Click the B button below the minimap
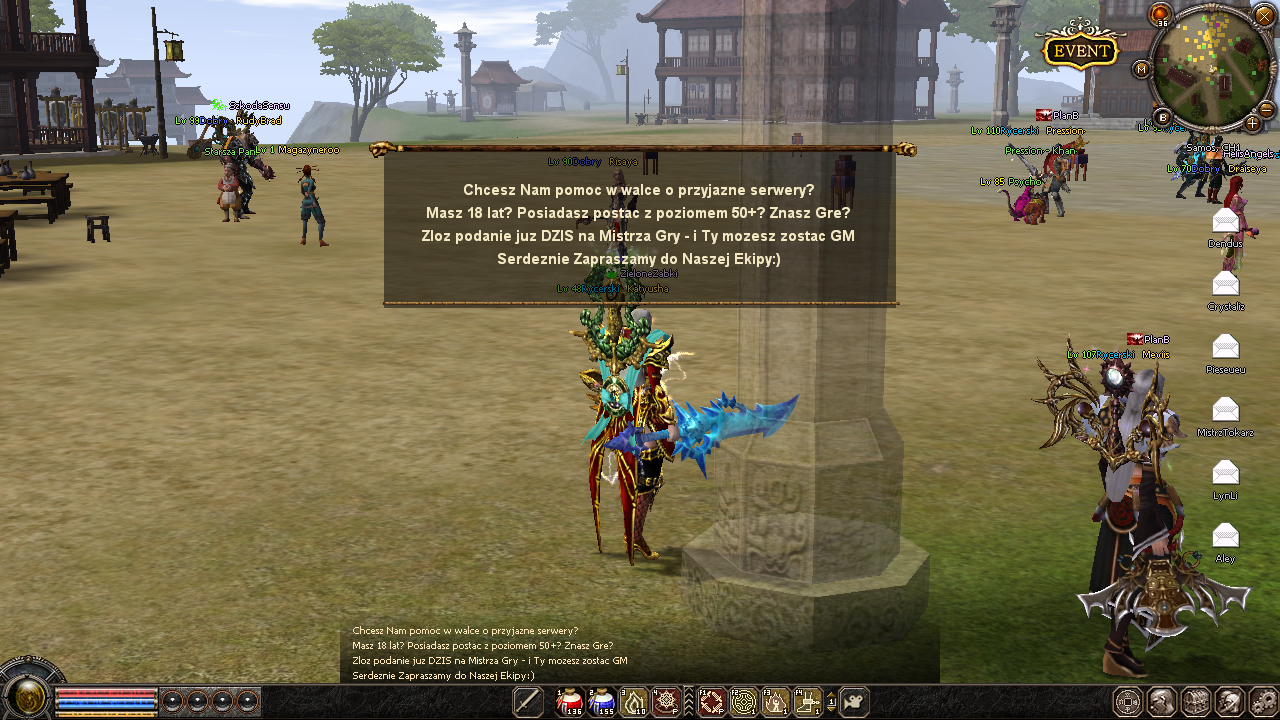This screenshot has height=720, width=1280. coord(1163,116)
